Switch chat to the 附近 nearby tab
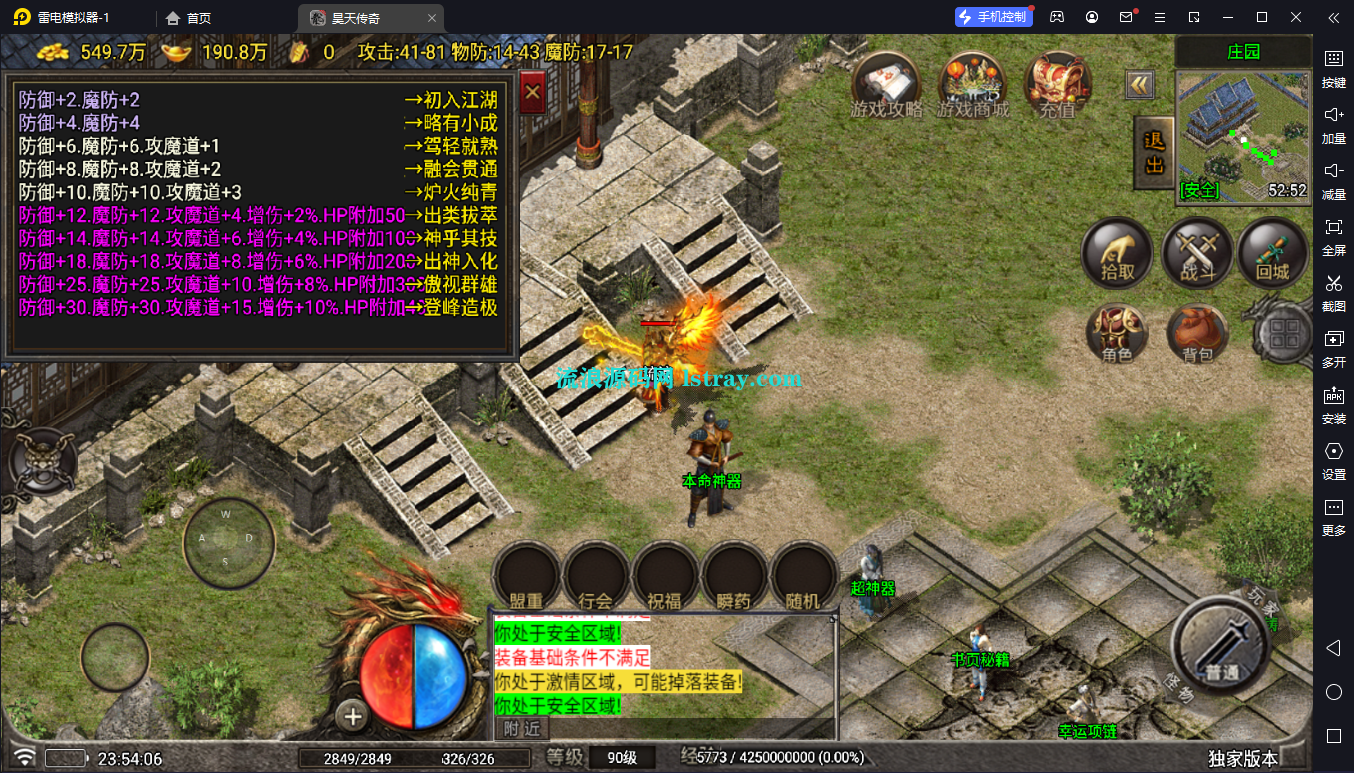This screenshot has height=773, width=1354. tap(521, 727)
